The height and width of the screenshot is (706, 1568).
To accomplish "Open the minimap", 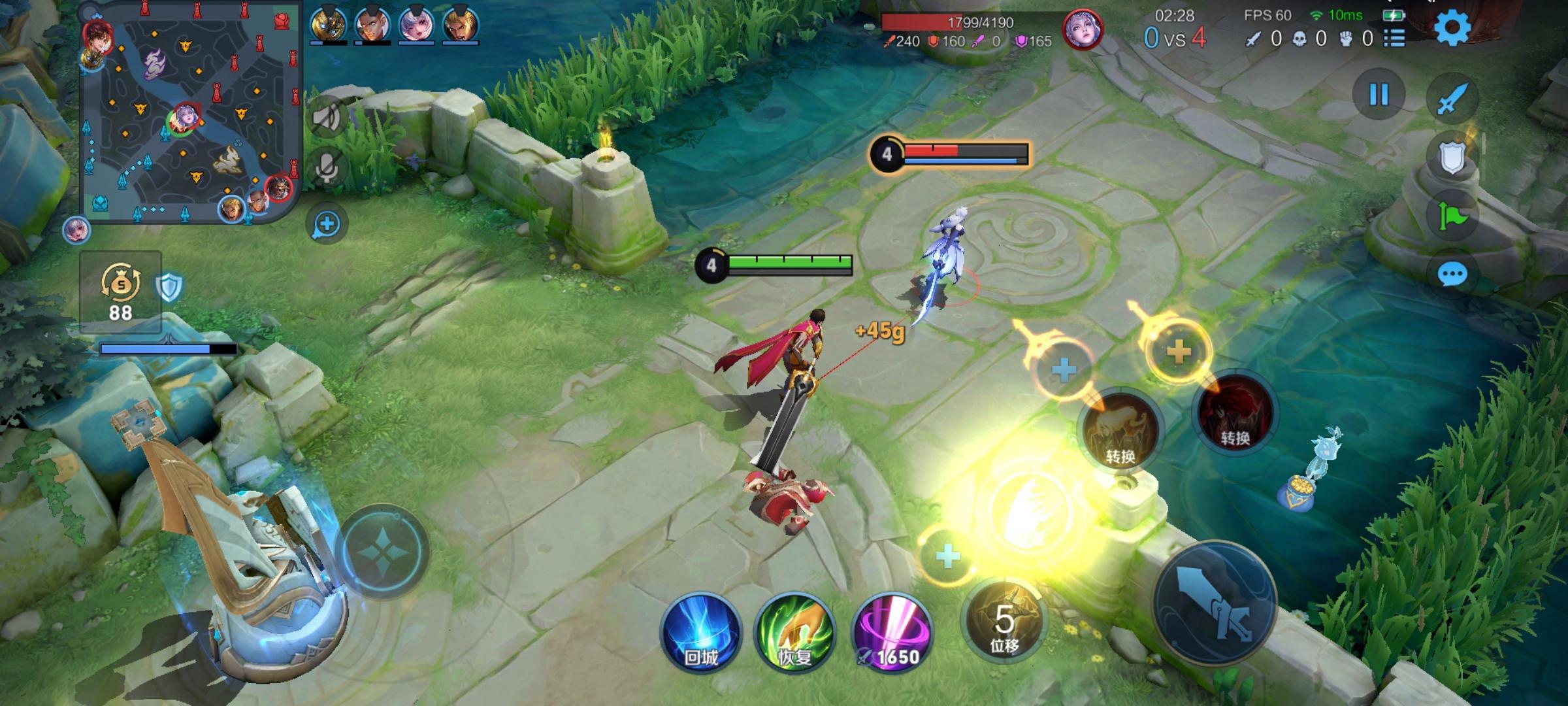I will (x=189, y=111).
